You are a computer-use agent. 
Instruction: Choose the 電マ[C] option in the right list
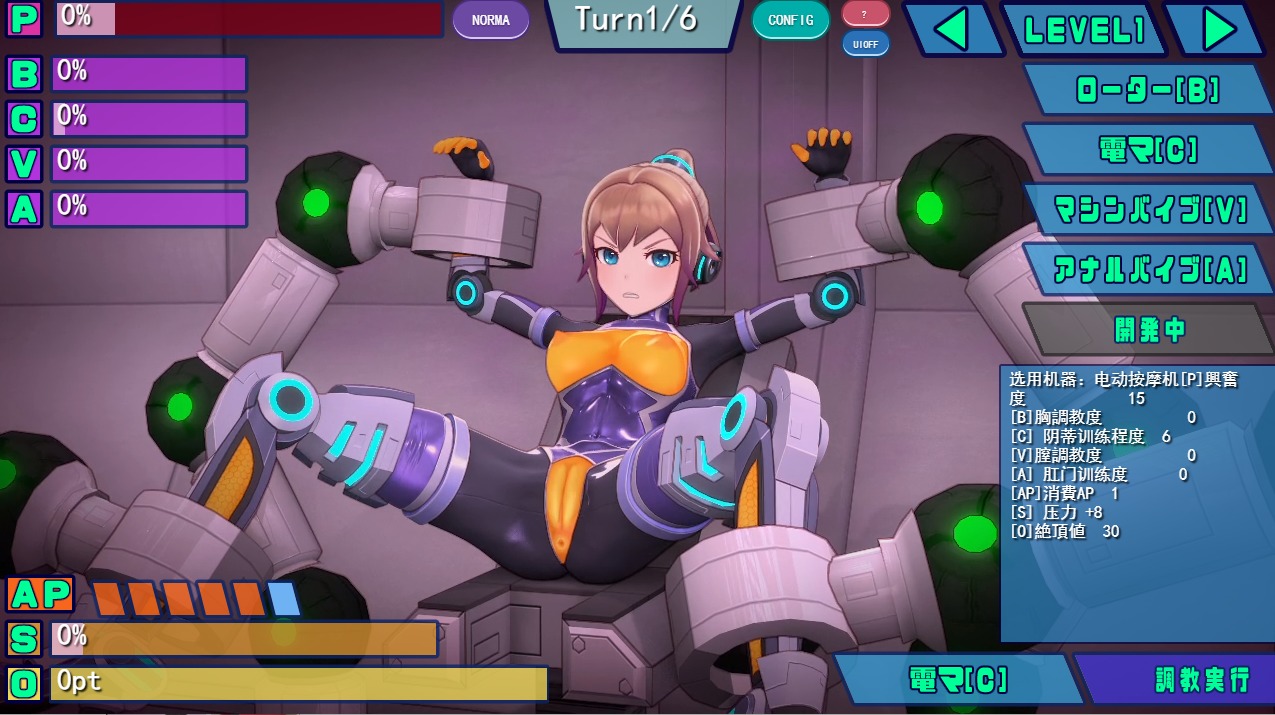(1146, 150)
